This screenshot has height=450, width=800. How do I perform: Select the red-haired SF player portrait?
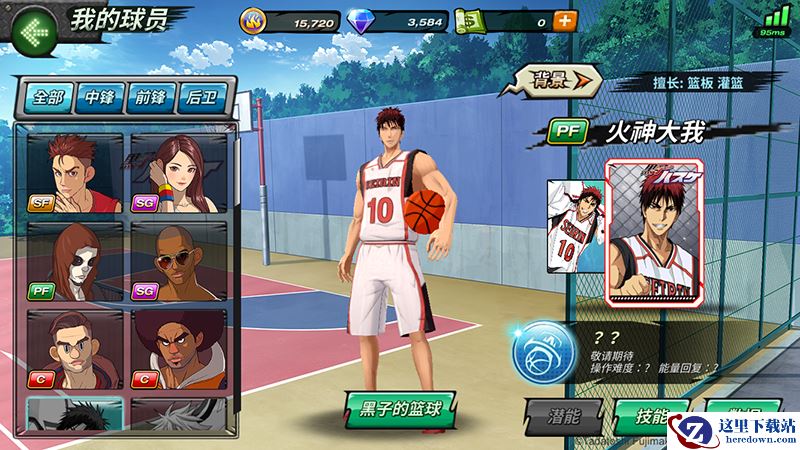[74, 174]
